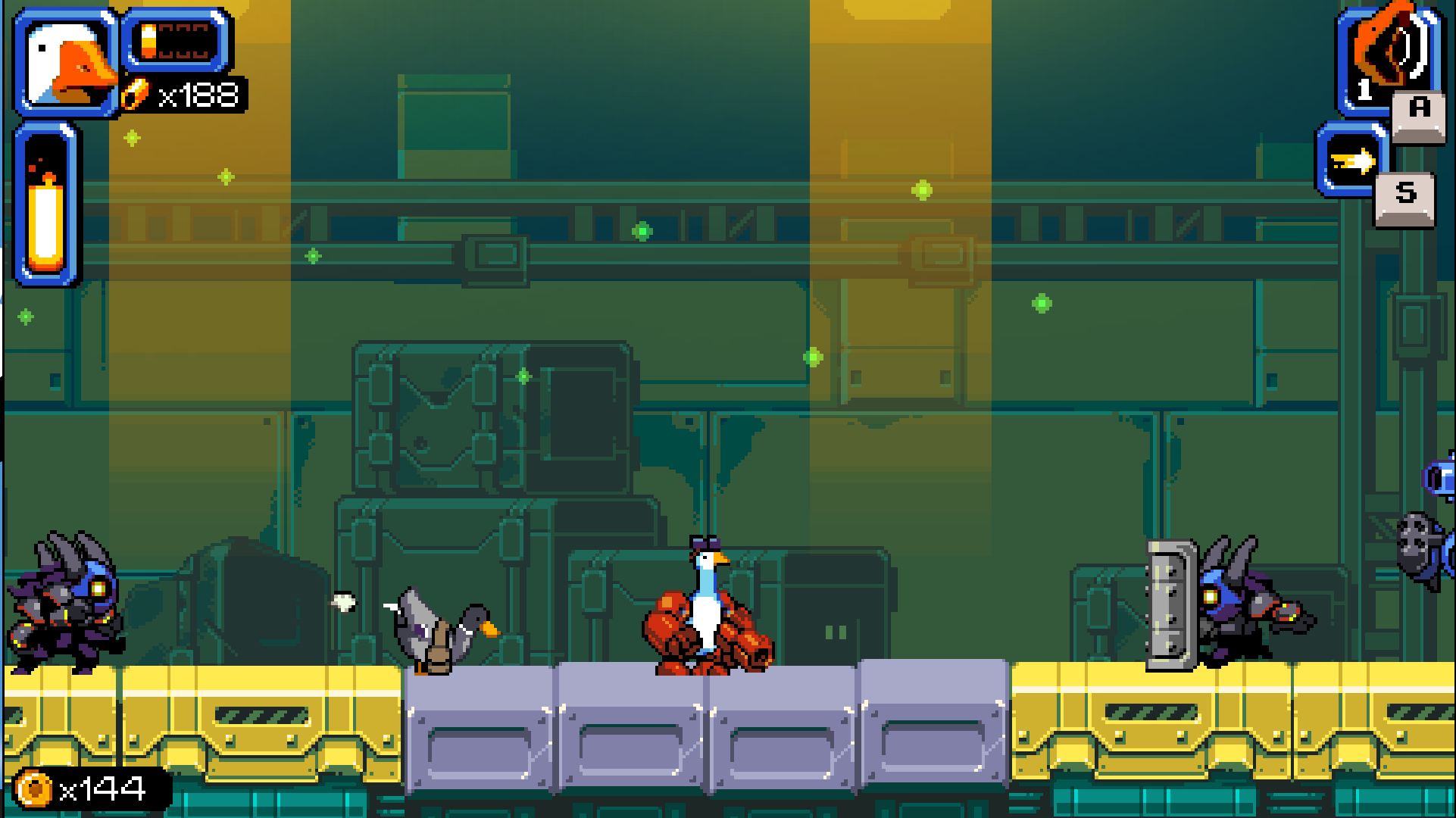Click the coin icon next to x144
1456x818 pixels.
[32, 788]
